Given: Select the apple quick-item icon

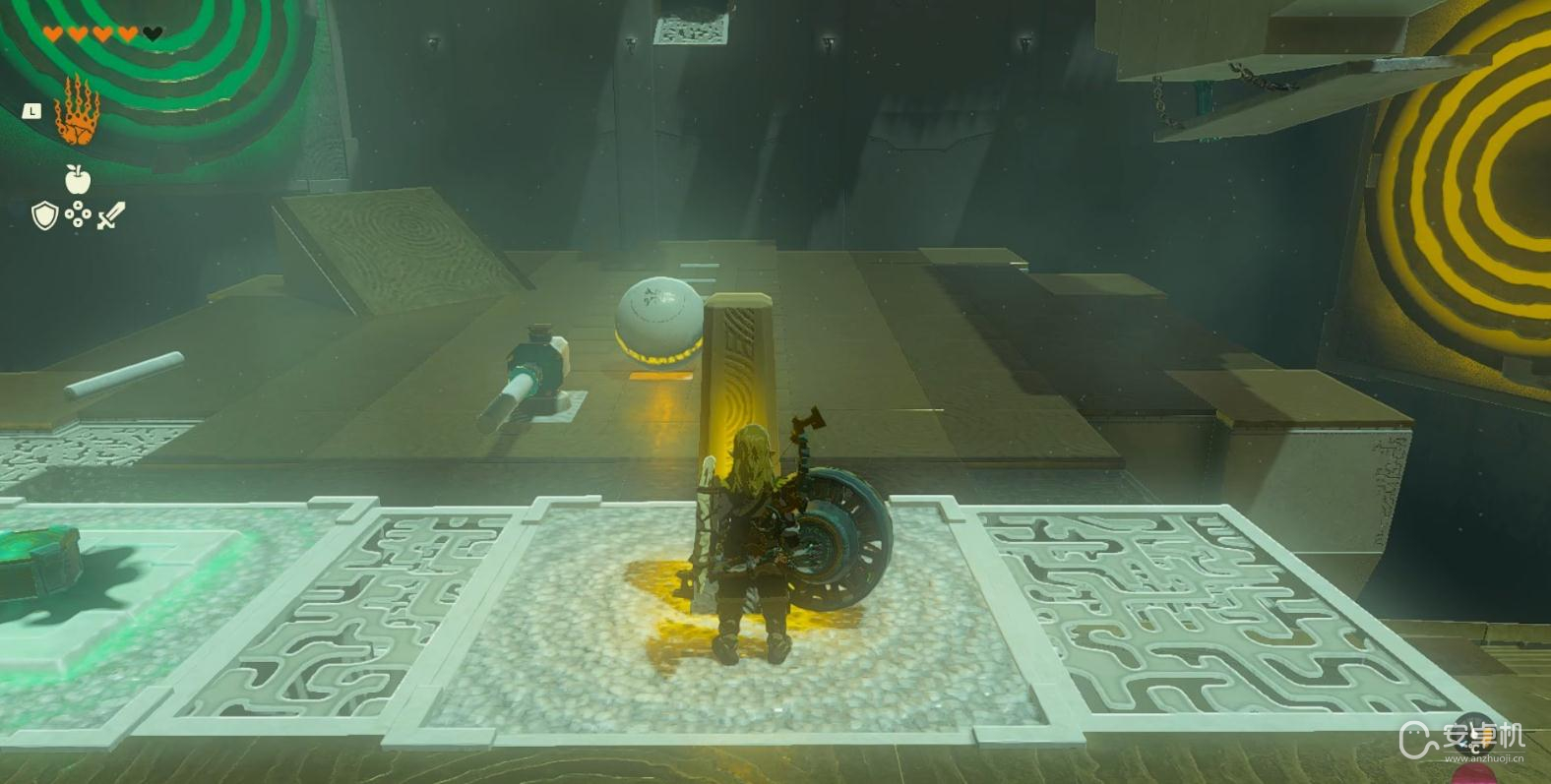Looking at the screenshot, I should [x=78, y=179].
